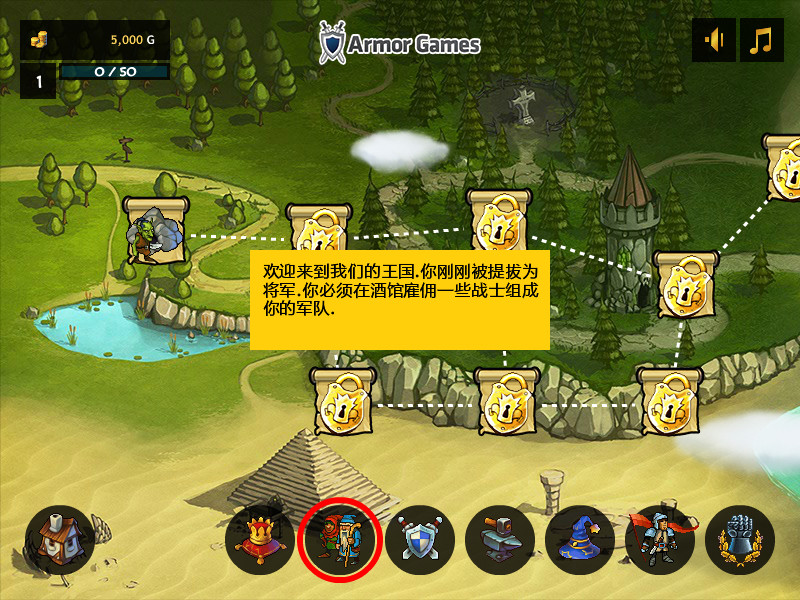Open the house building icon
800x600 pixels.
click(x=59, y=540)
